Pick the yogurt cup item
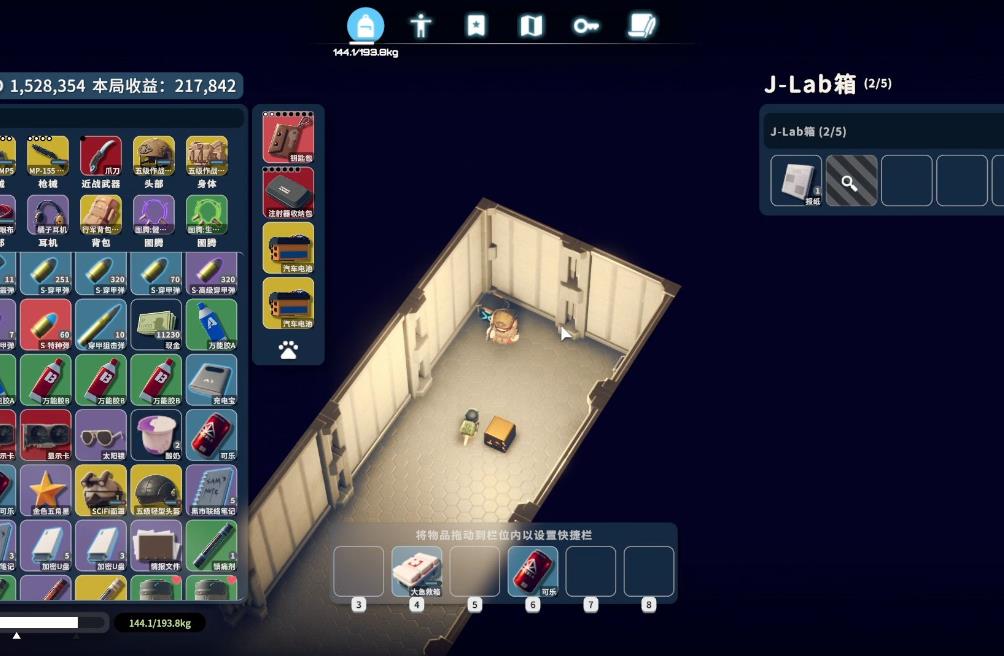This screenshot has height=656, width=1004. tap(155, 435)
